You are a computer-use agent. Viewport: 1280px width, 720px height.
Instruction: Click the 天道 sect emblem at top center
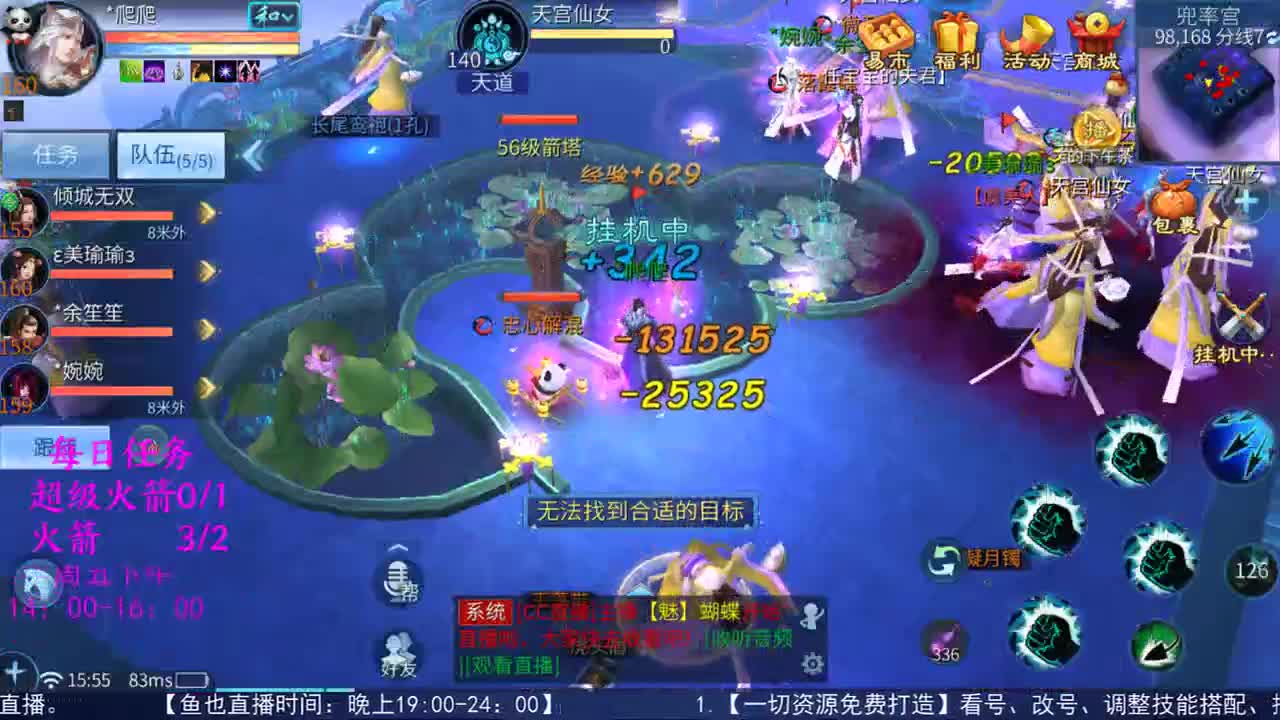(490, 40)
